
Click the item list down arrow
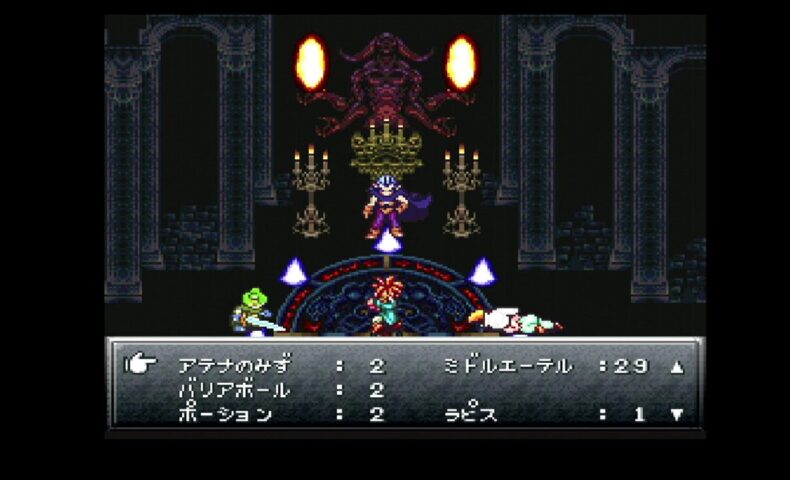[677, 414]
